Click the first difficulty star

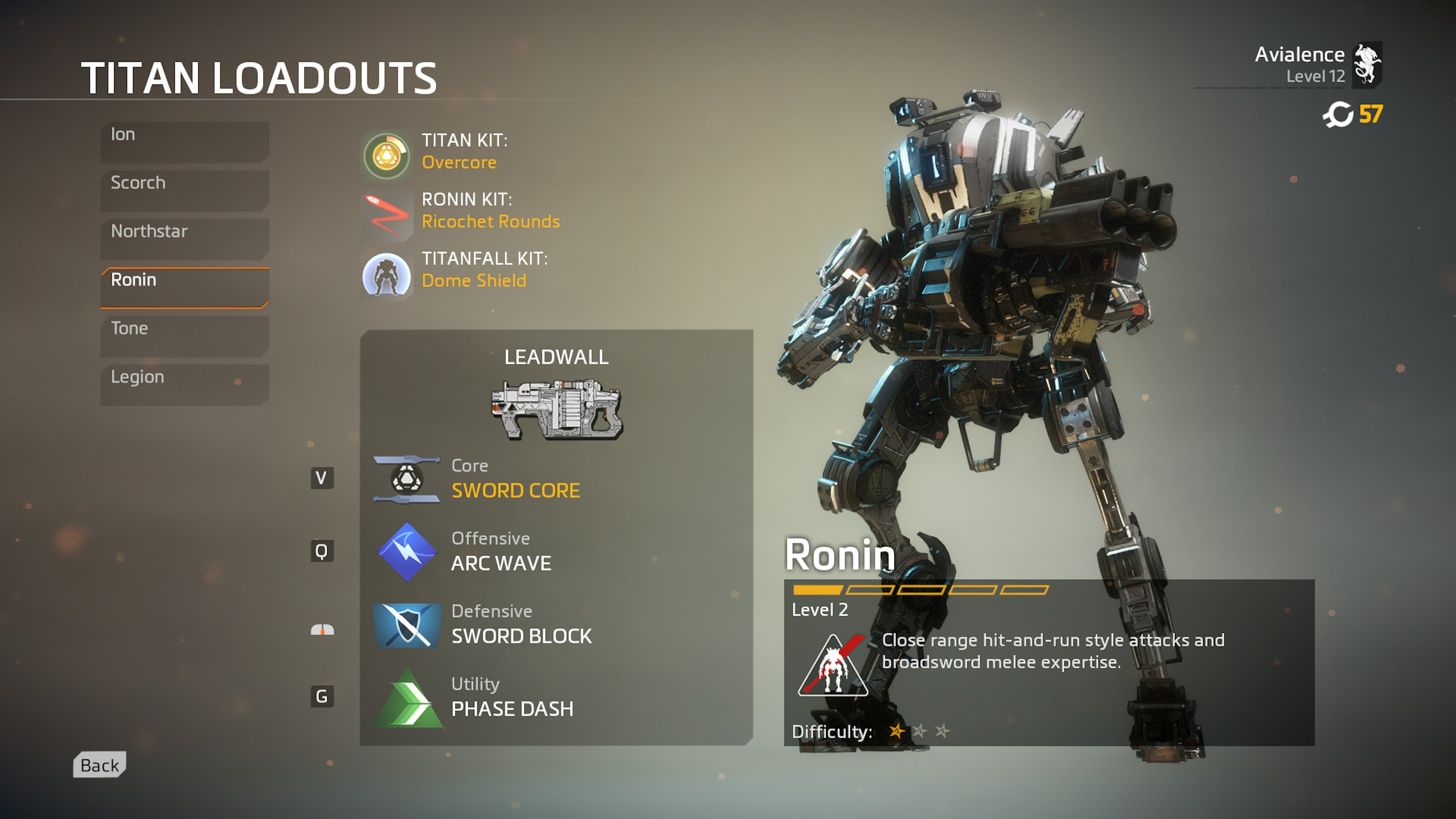point(898,731)
